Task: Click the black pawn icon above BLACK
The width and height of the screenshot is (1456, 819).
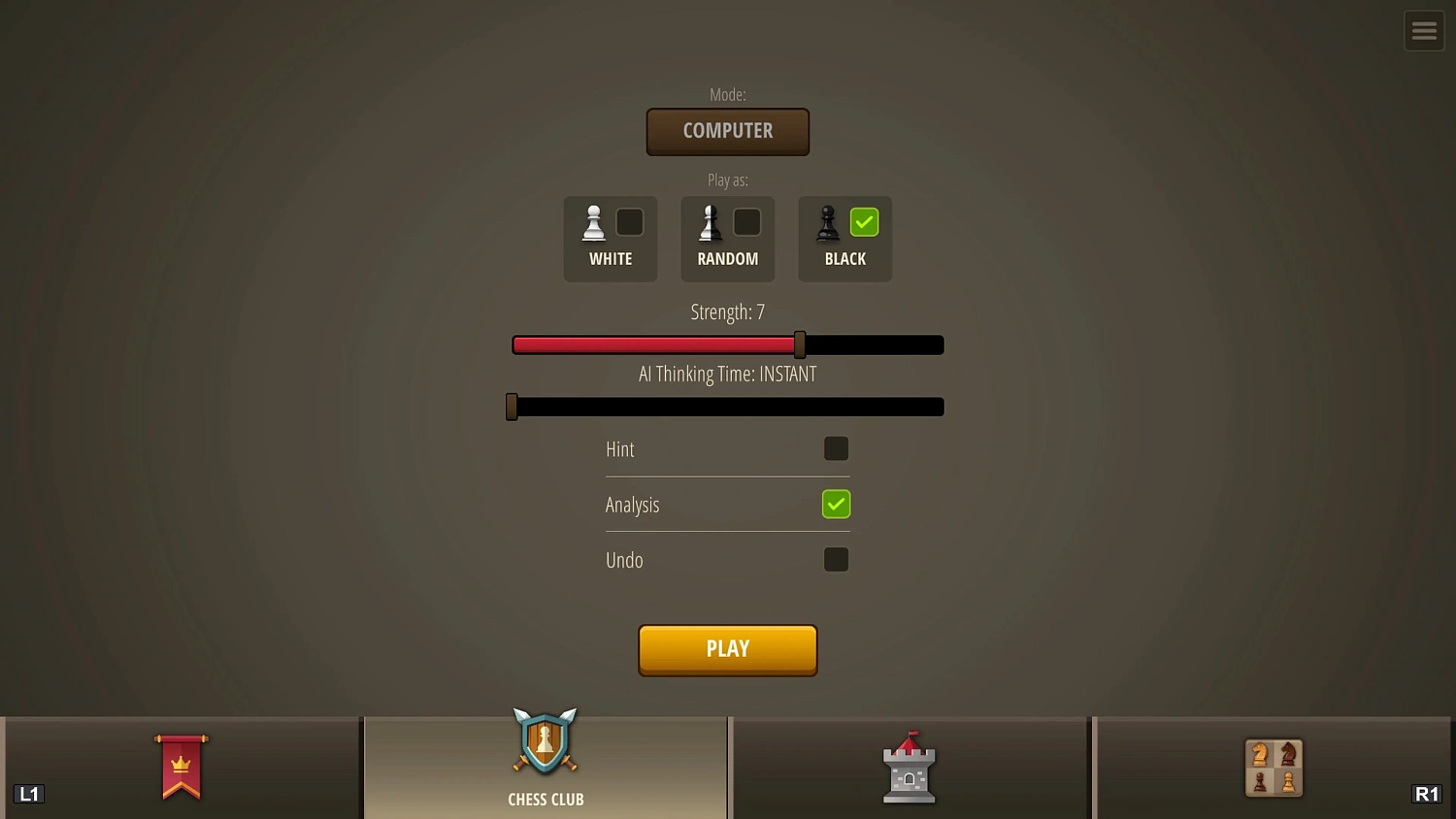Action: [827, 221]
